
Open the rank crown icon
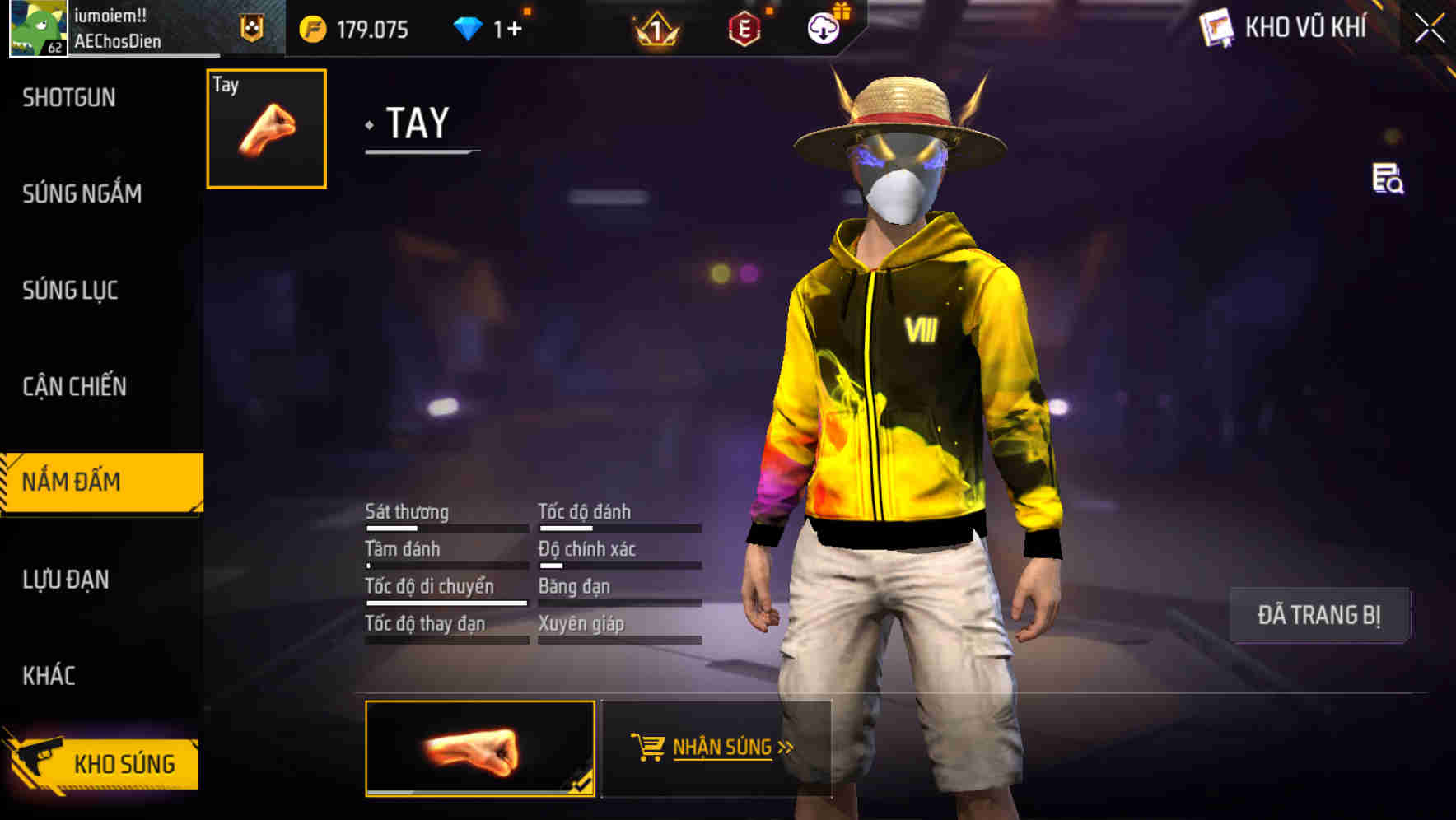655,29
